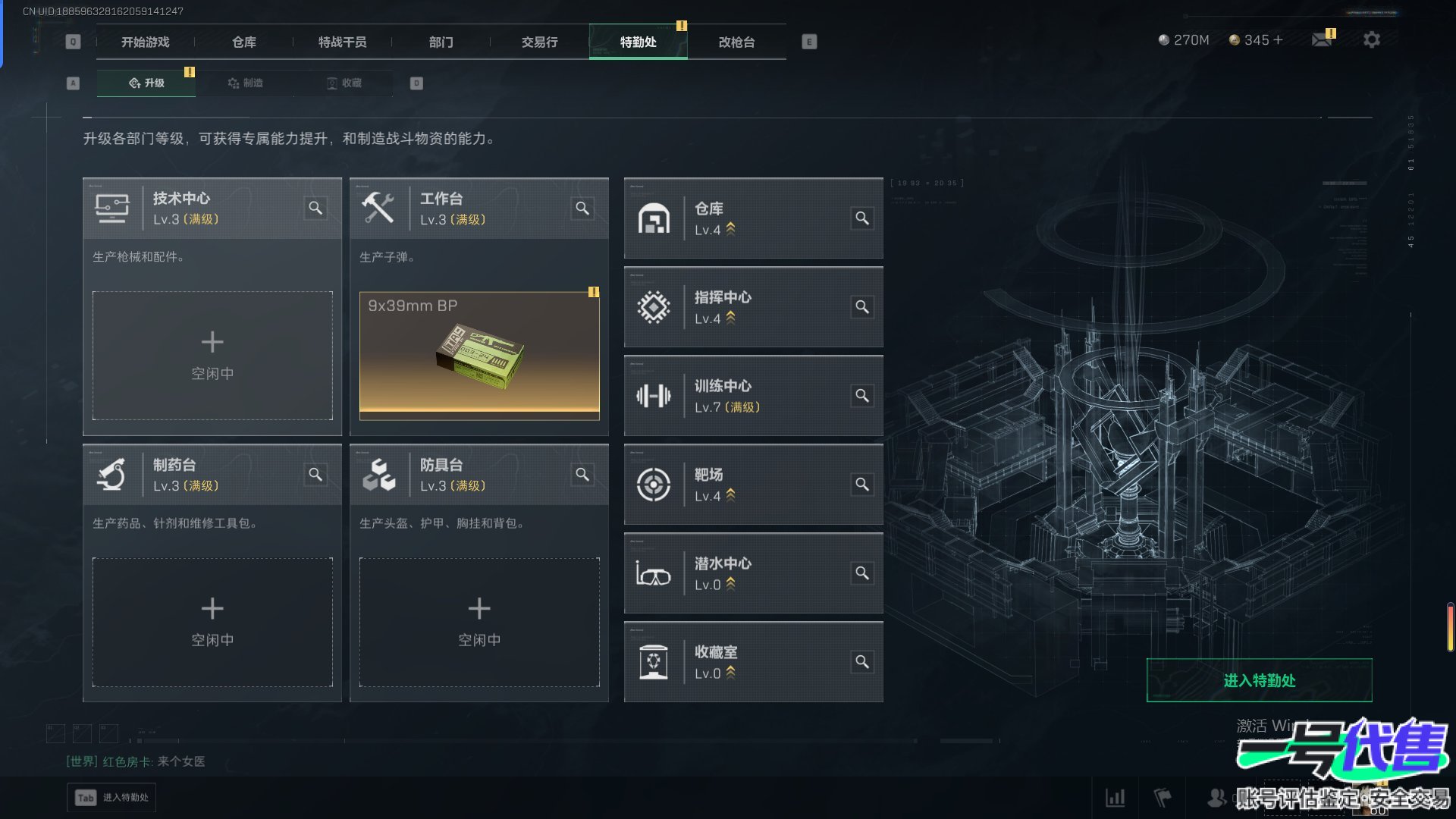Select the 训练中心 department row

753,396
